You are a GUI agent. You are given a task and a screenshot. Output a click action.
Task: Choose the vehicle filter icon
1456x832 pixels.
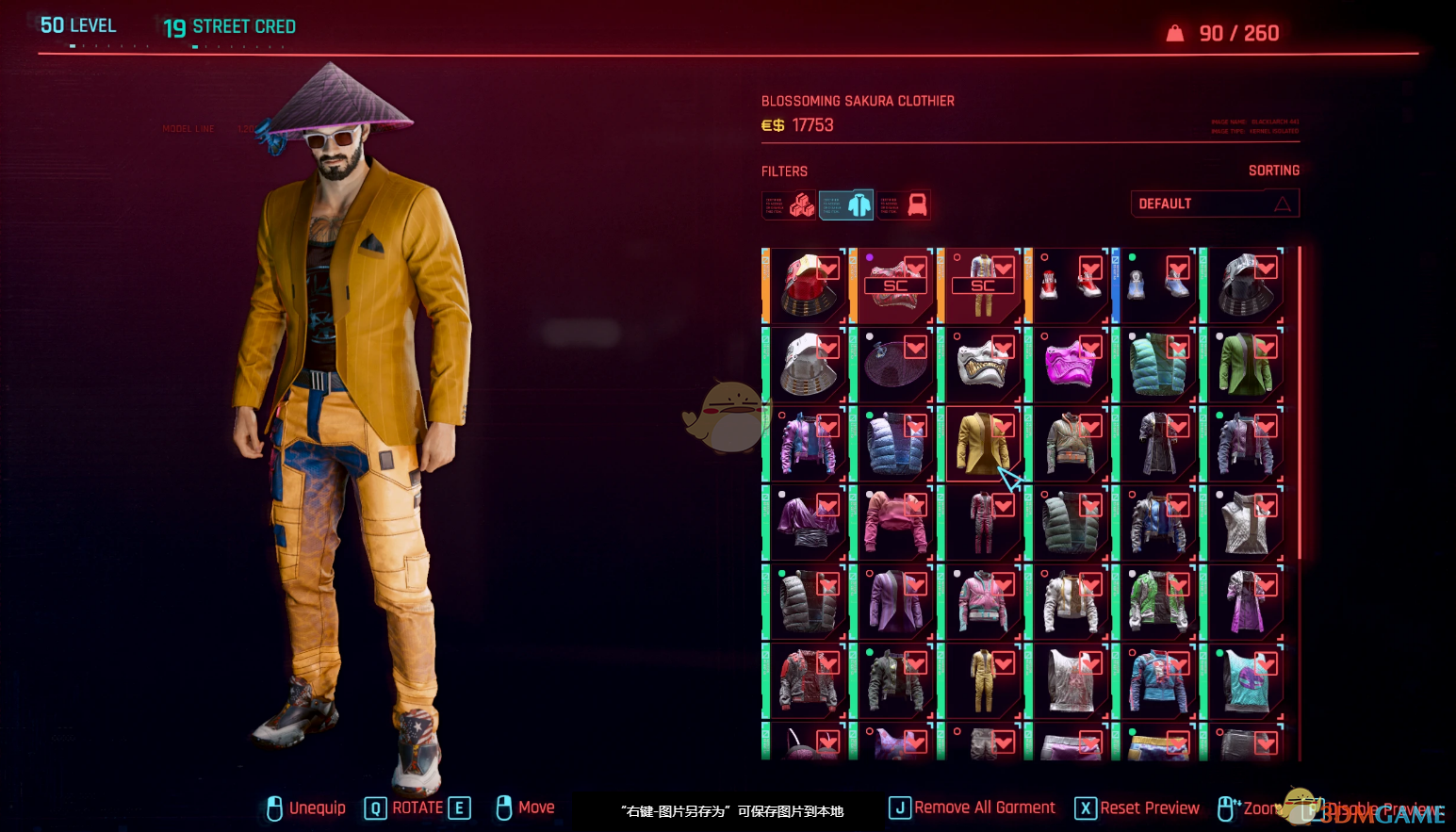(x=905, y=204)
